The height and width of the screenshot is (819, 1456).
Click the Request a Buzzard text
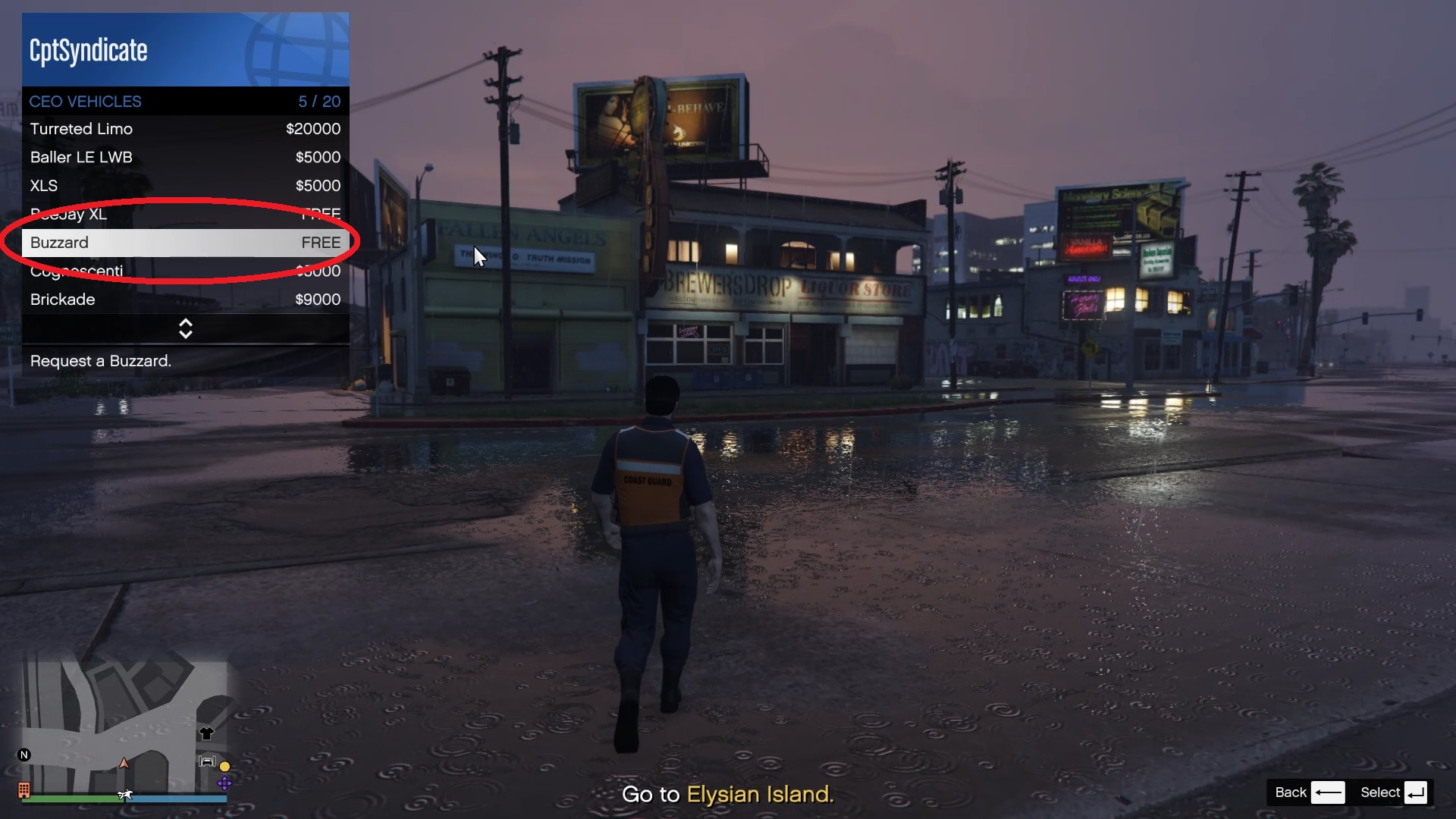point(99,361)
